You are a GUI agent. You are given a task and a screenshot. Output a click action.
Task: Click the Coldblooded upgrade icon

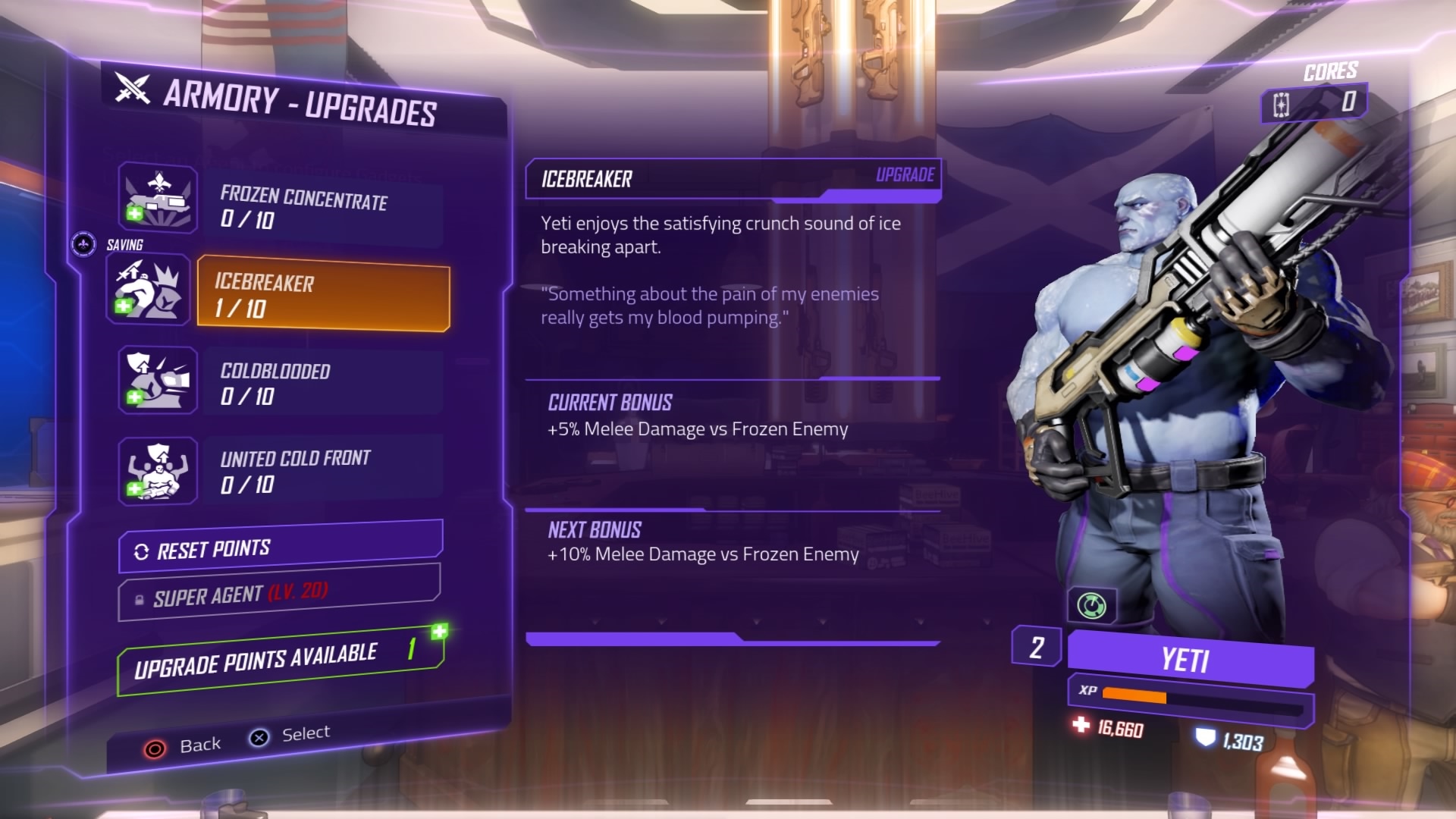pos(158,380)
